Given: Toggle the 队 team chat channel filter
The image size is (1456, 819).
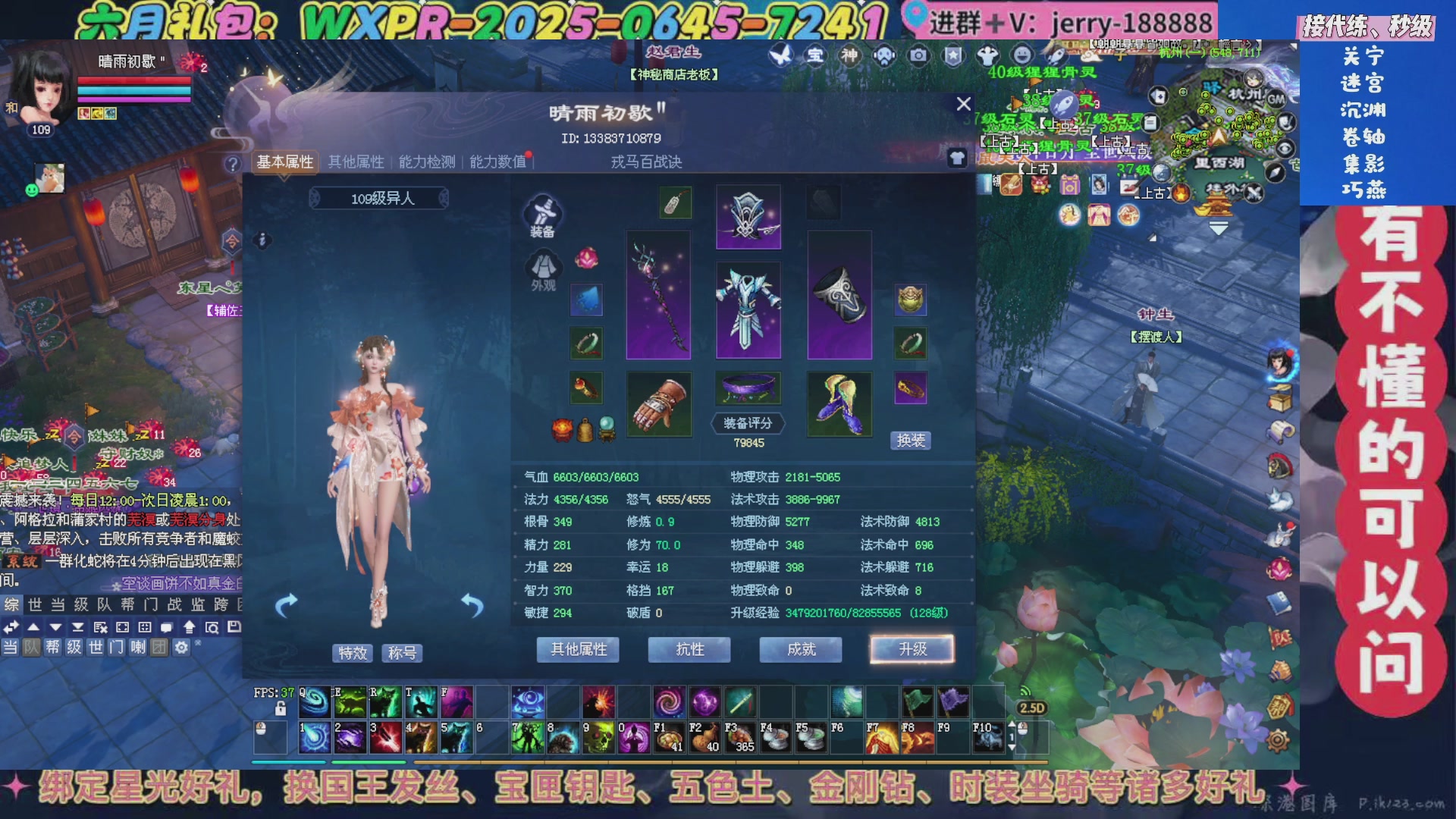Looking at the screenshot, I should [33, 647].
